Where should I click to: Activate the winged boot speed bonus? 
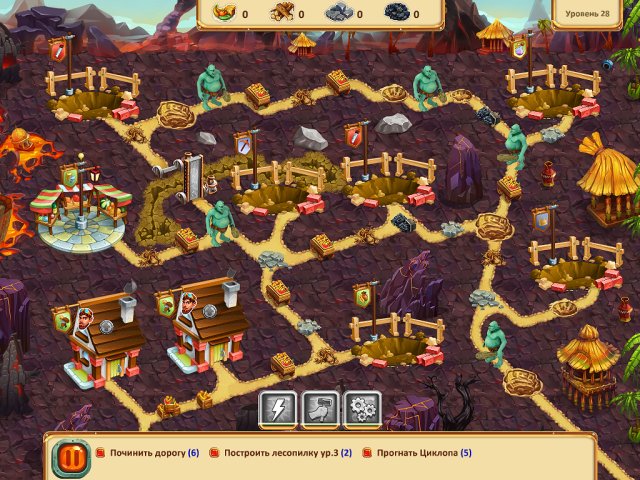pos(321,408)
